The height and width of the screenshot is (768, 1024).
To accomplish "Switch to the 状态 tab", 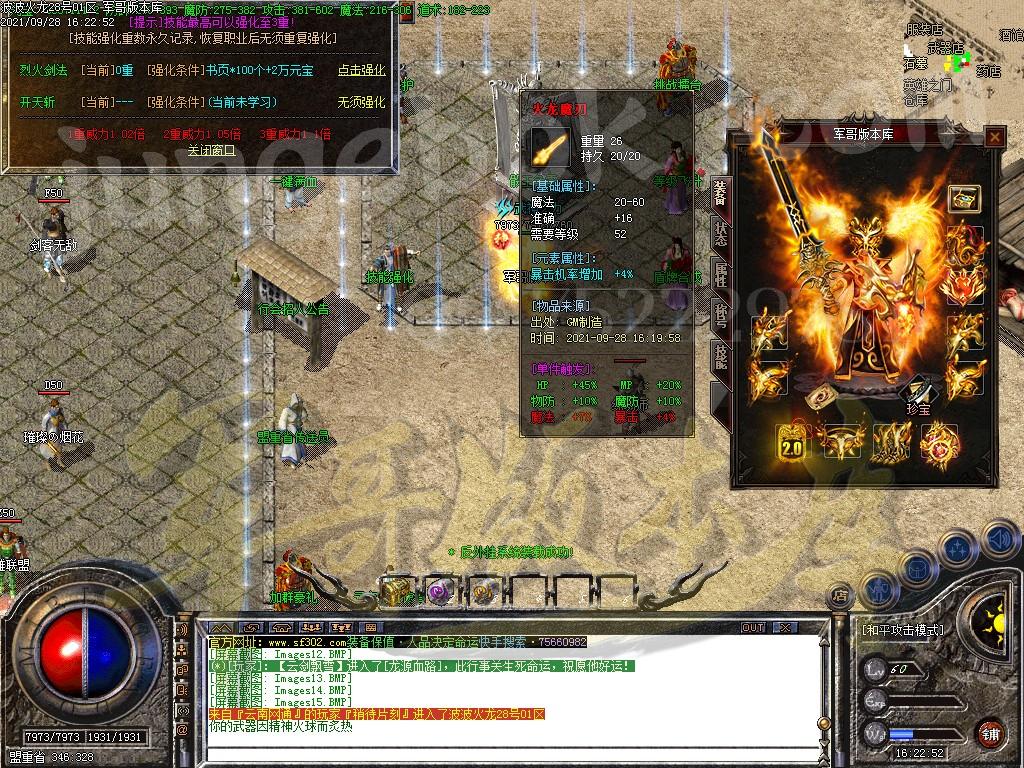I will pyautogui.click(x=720, y=233).
